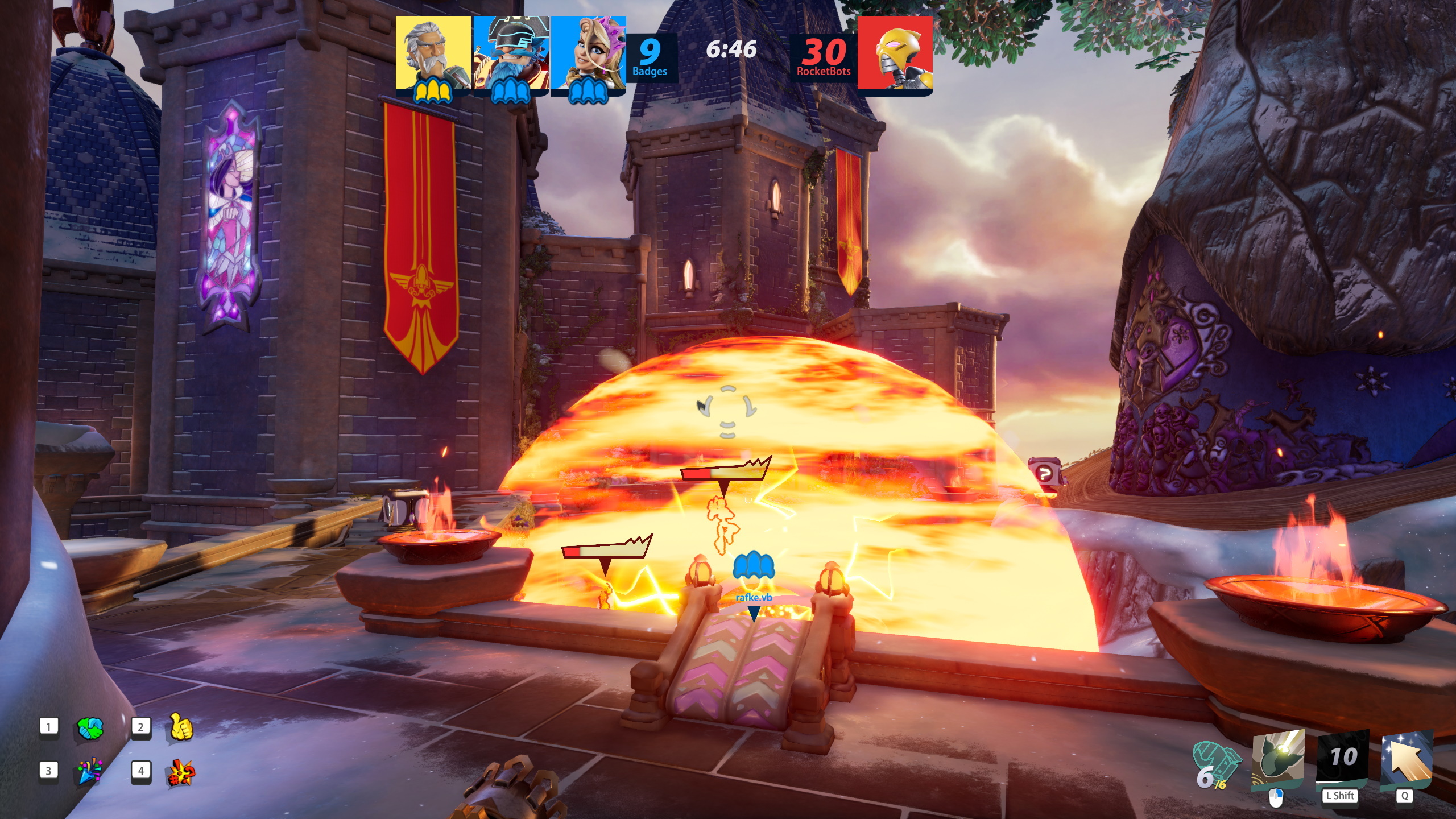Image resolution: width=1456 pixels, height=819 pixels.
Task: Click the white-haired mustached teammate portrait
Action: [x=433, y=53]
